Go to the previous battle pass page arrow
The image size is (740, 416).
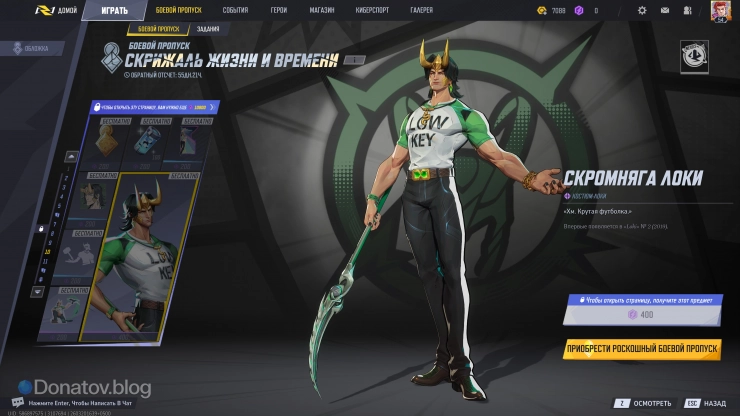(x=71, y=155)
